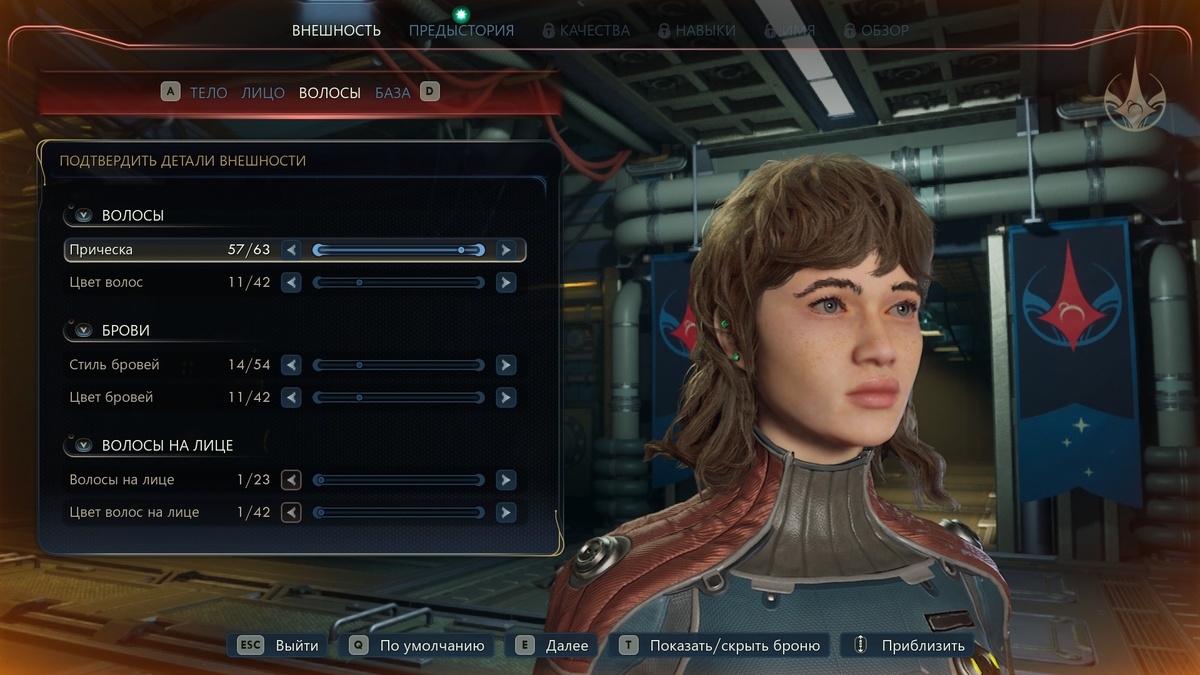Choose previous Прическа with left arrow
Screen dimensions: 1200x675
pos(291,250)
